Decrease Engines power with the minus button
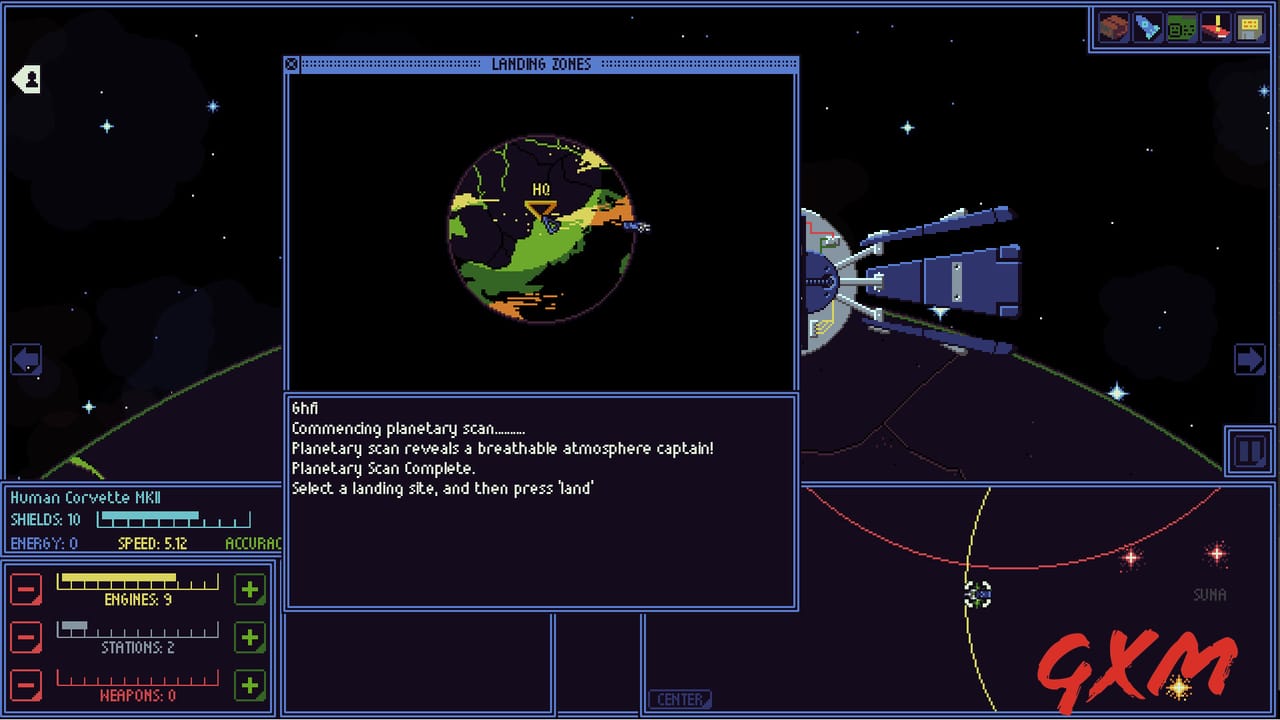Screen dimensions: 1280x720 click(25, 589)
